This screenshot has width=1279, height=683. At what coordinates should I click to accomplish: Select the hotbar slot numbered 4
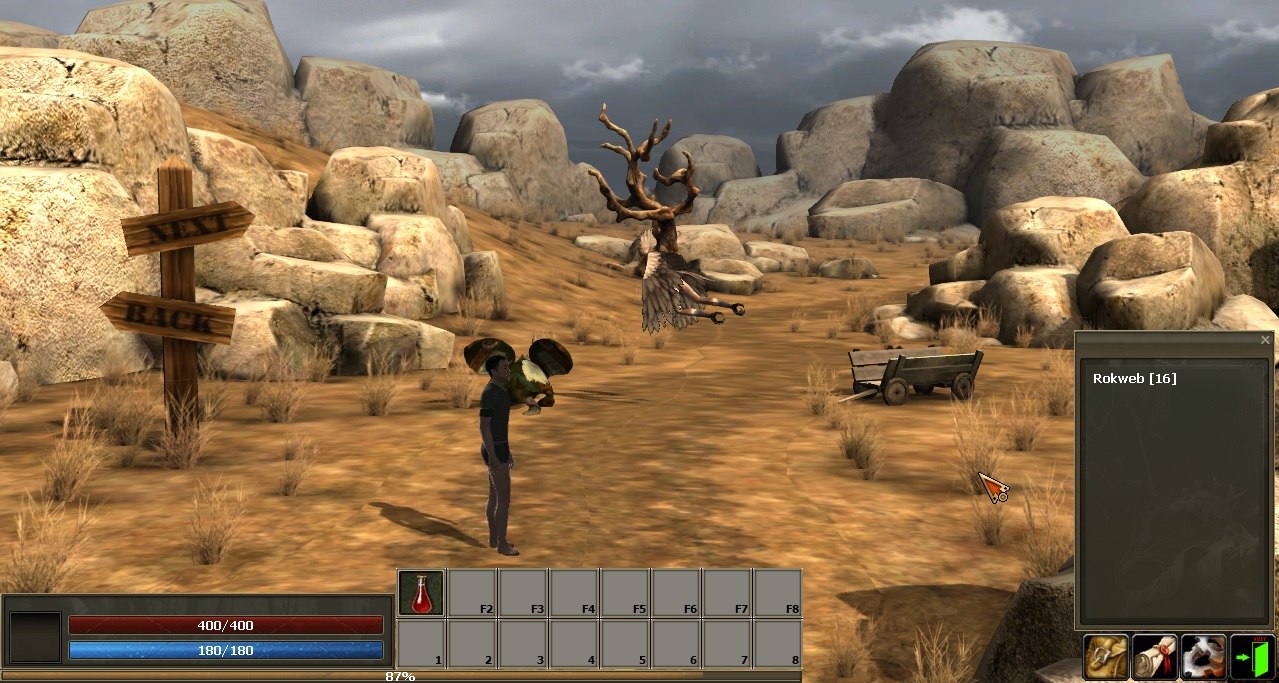point(574,644)
